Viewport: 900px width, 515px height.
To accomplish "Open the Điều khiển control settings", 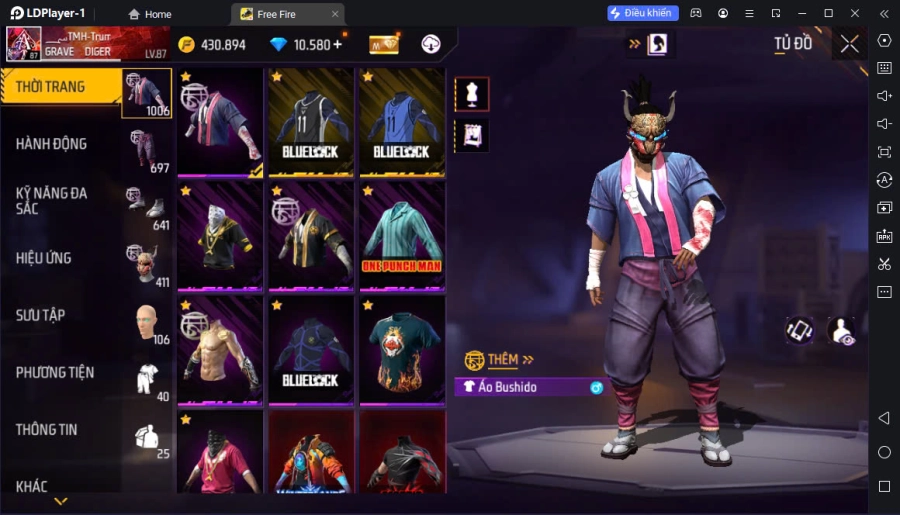I will coord(643,13).
